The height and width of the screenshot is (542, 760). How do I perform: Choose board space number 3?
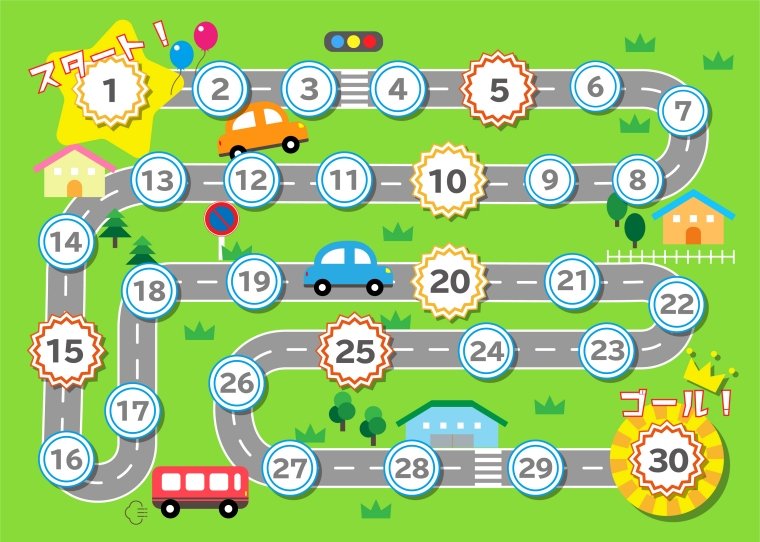point(310,88)
